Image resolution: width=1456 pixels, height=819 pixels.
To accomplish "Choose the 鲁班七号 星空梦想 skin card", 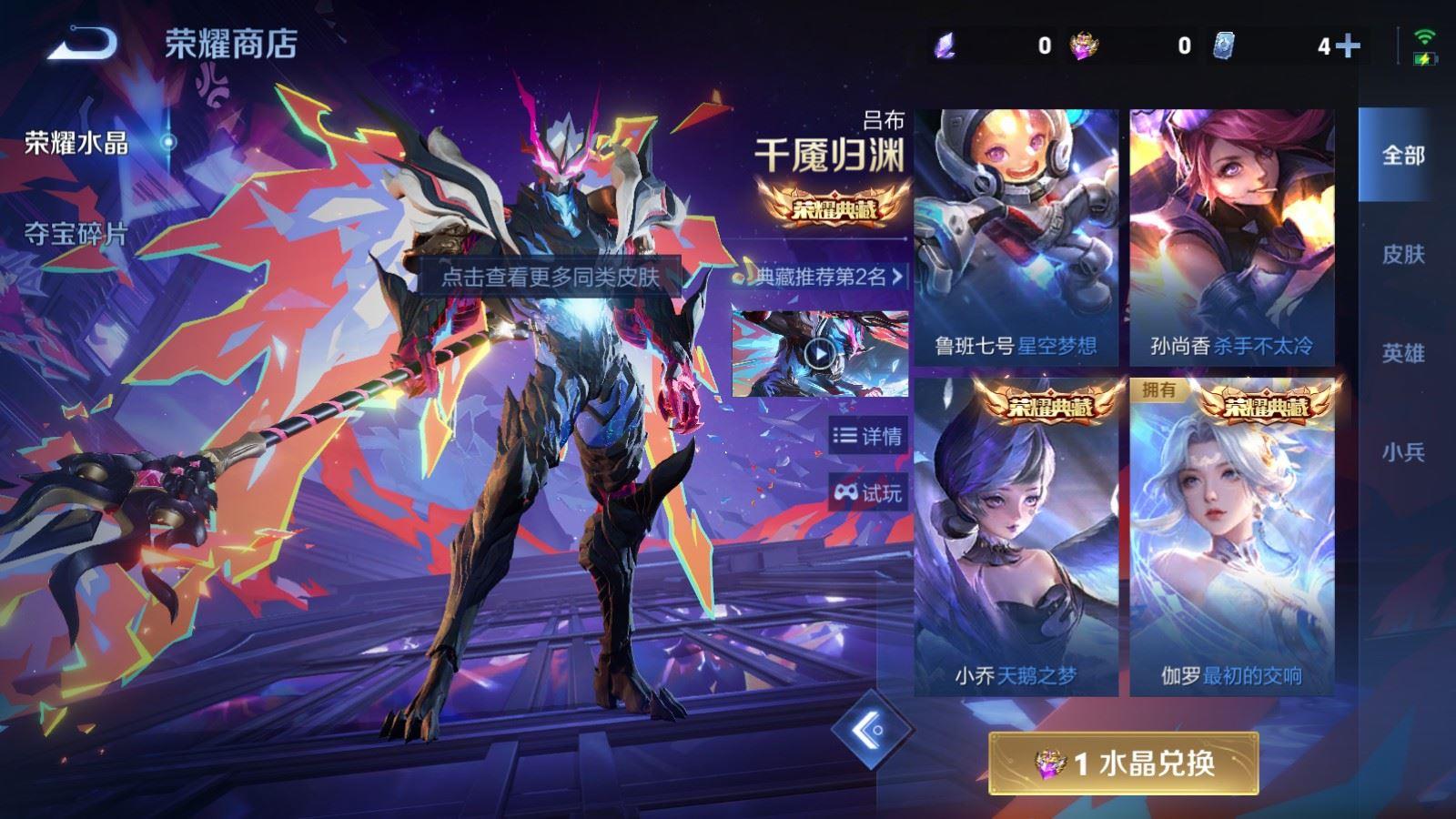I will tap(1016, 238).
